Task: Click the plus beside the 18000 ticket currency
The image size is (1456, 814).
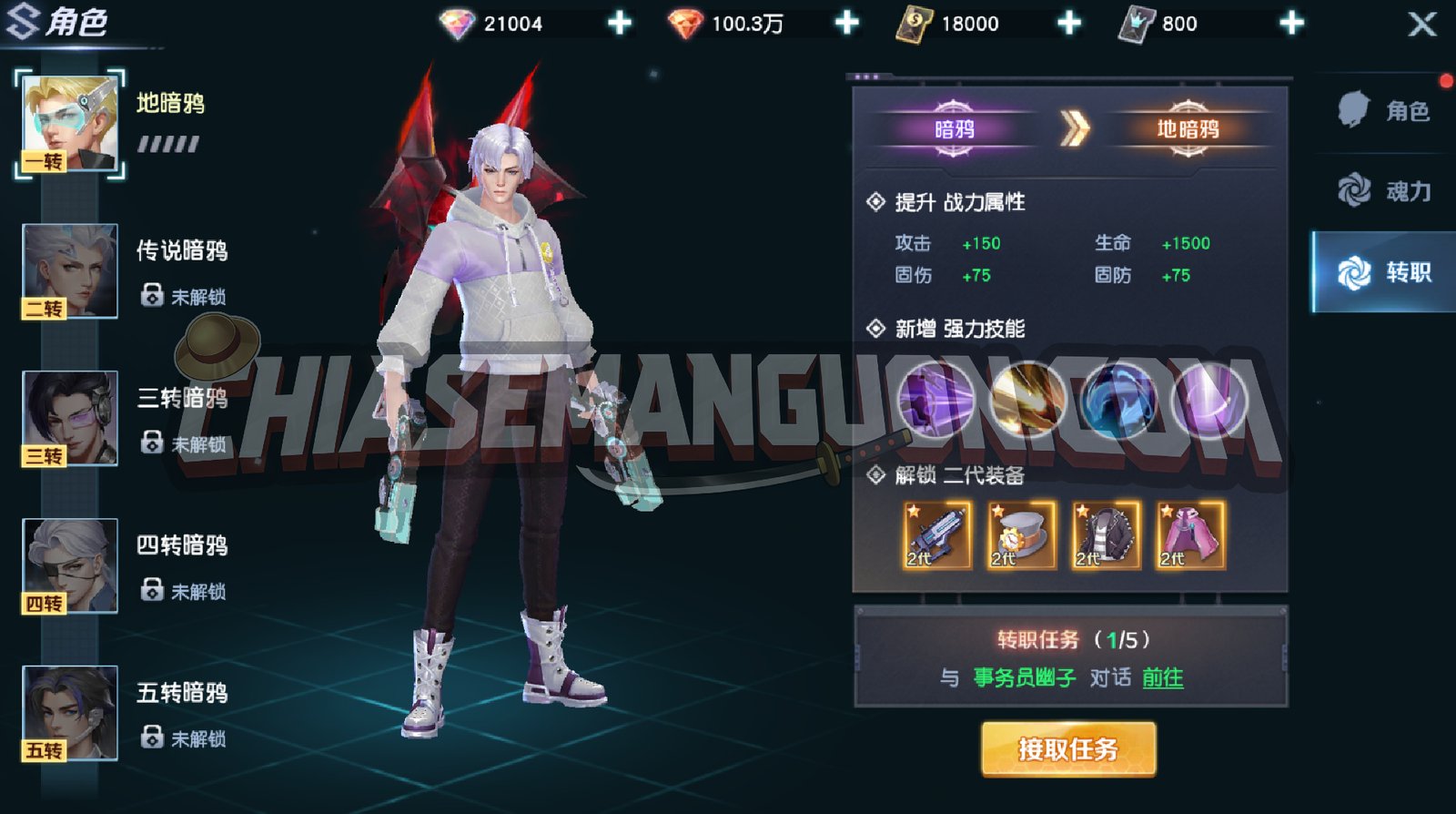Action: (1069, 23)
